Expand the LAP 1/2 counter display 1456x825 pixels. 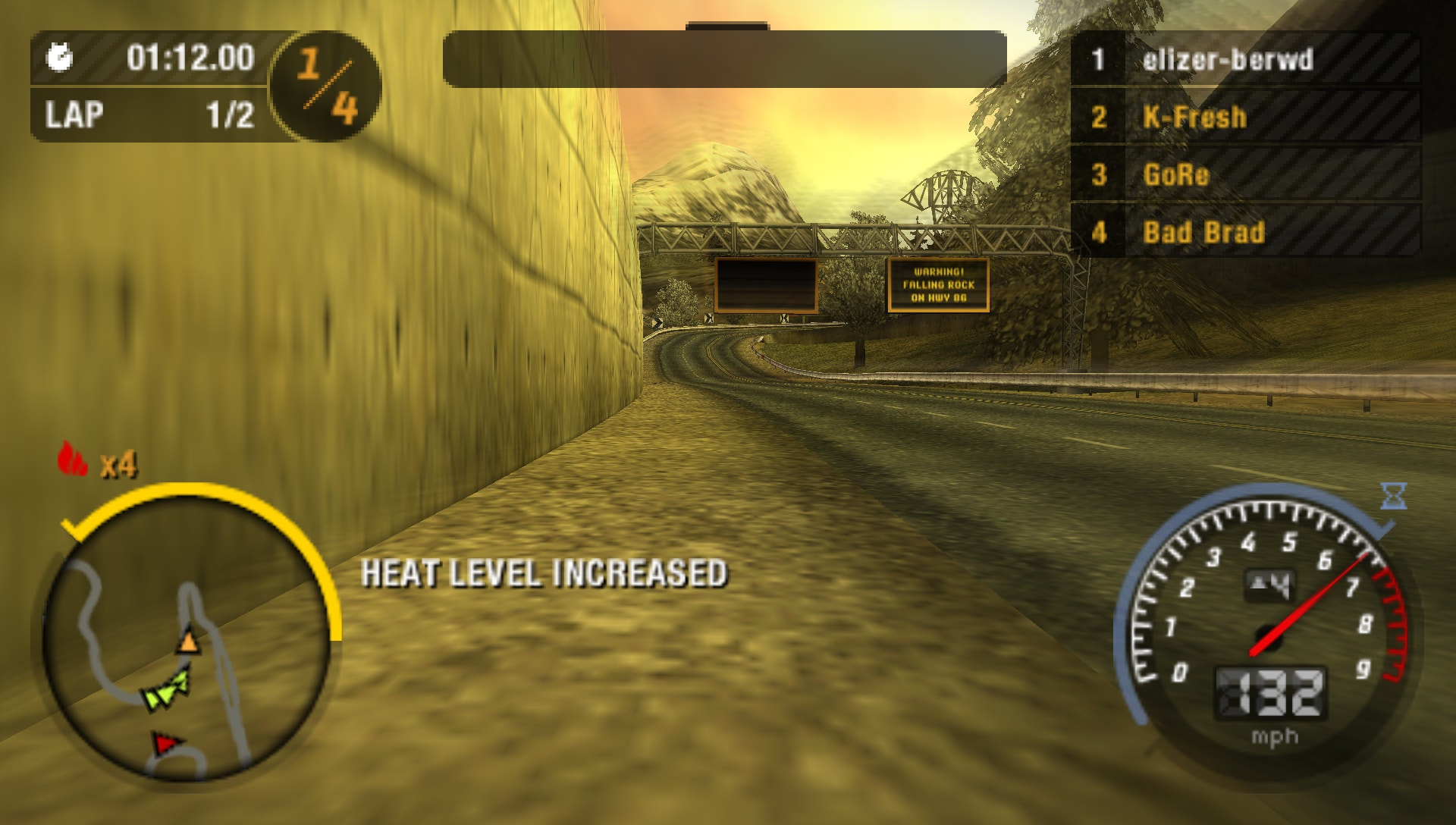(x=144, y=115)
